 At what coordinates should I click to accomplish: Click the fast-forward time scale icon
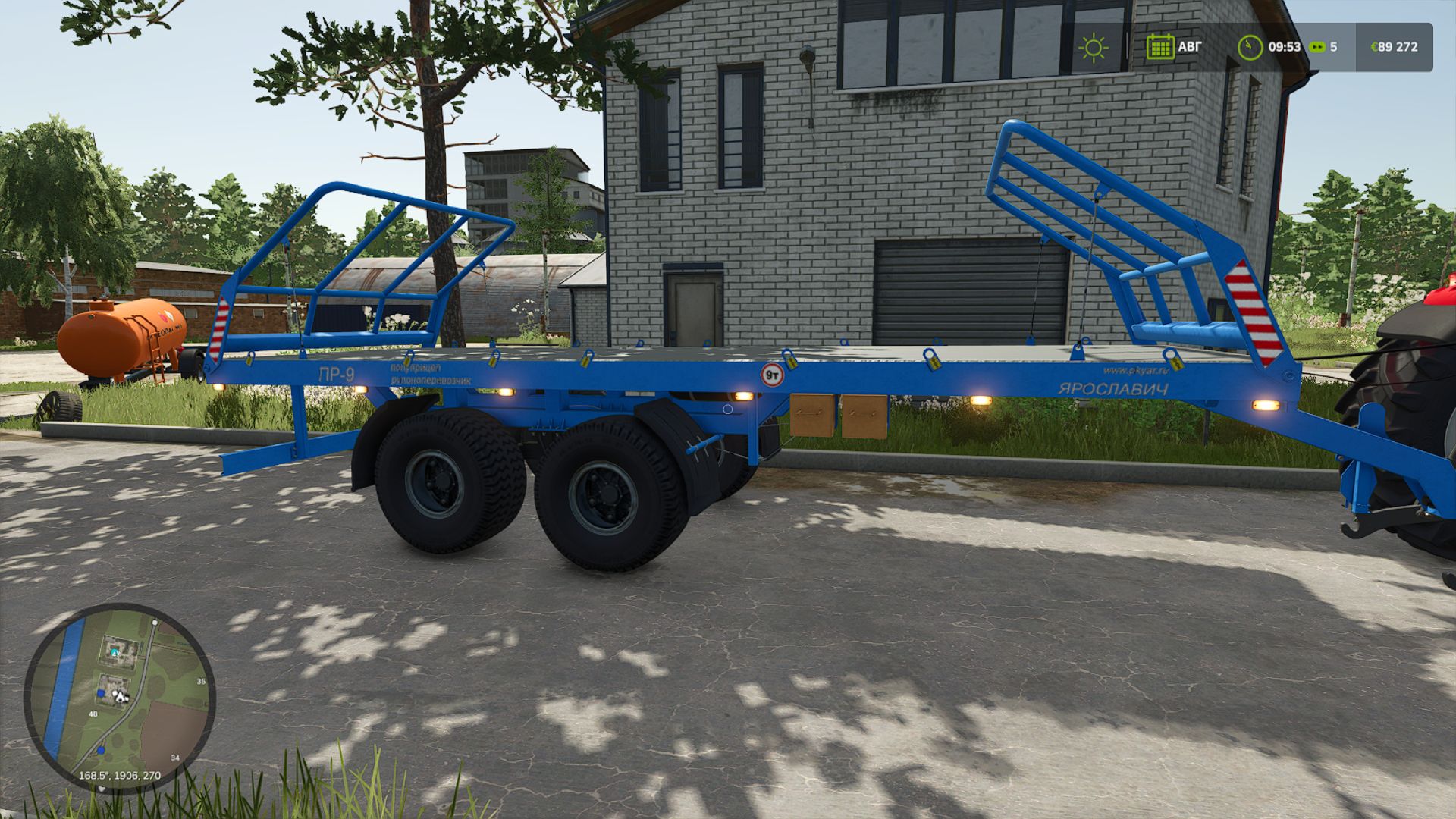click(x=1317, y=47)
